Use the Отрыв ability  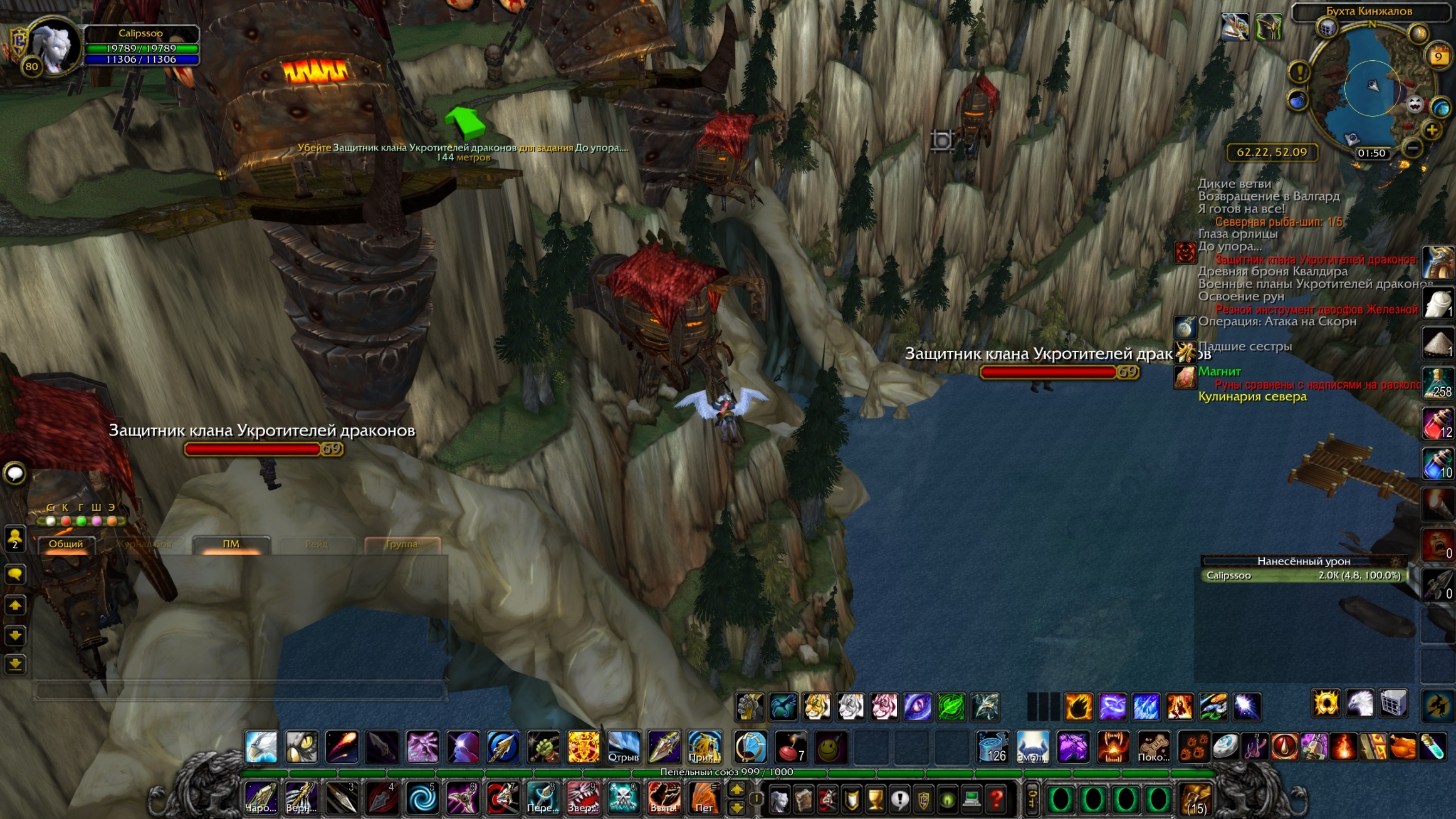[623, 747]
